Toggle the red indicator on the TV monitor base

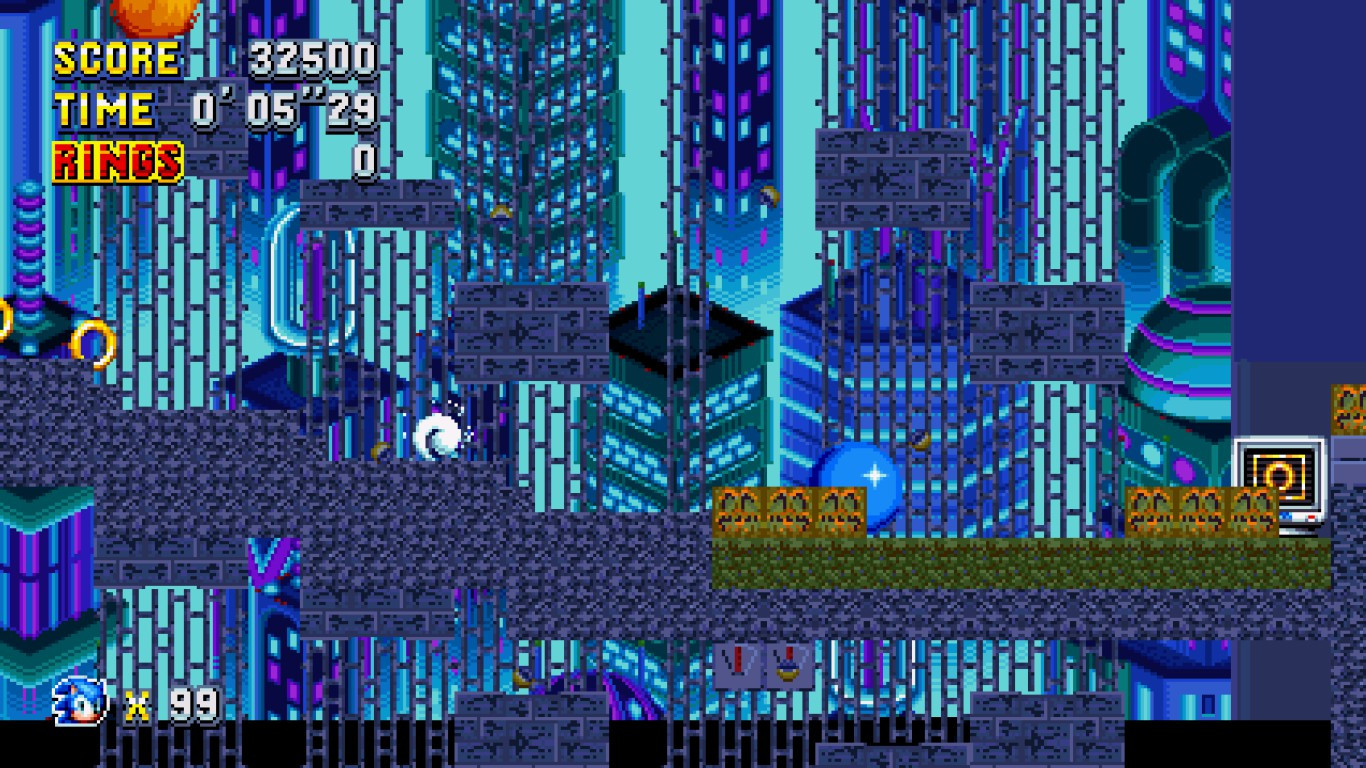click(x=1312, y=517)
